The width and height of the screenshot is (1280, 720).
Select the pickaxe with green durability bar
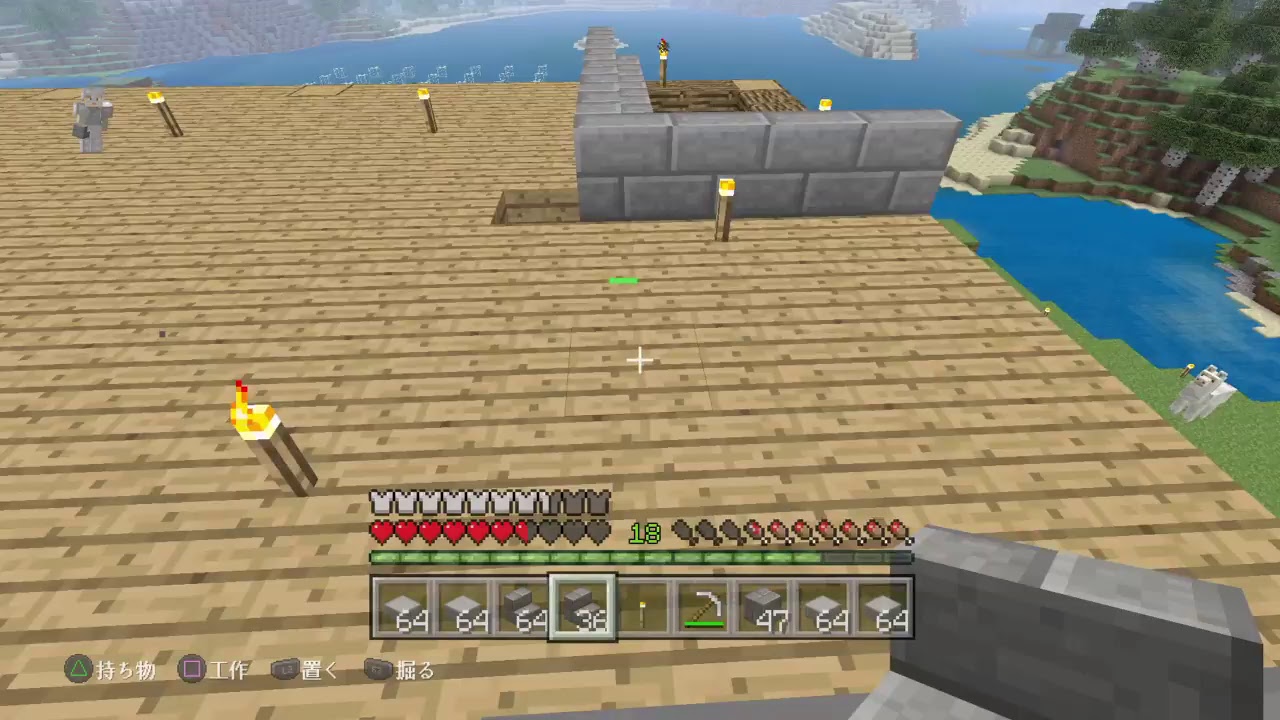[x=704, y=608]
